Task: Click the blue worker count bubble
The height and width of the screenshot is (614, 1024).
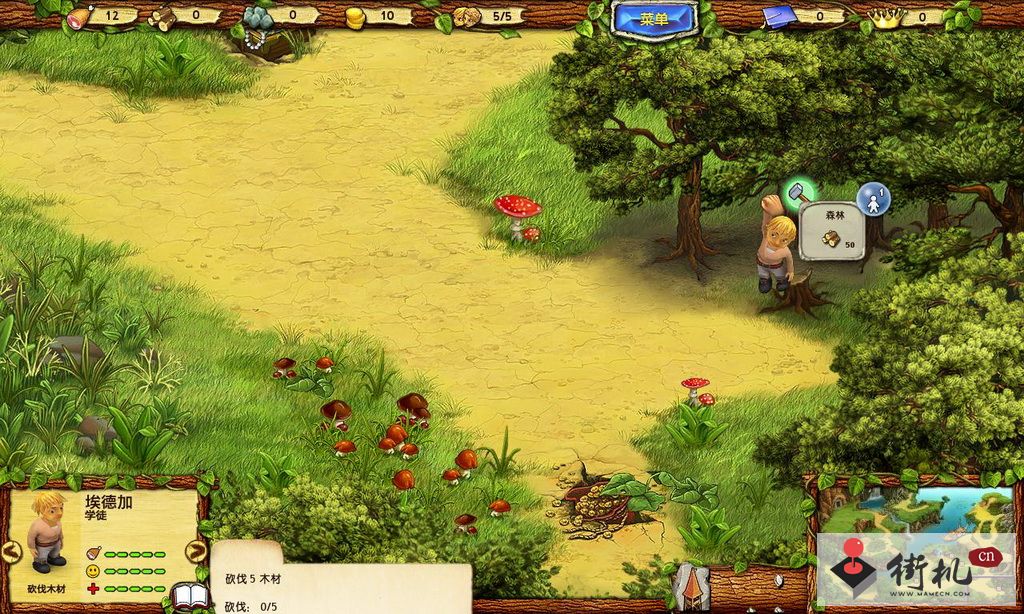Action: coord(873,198)
